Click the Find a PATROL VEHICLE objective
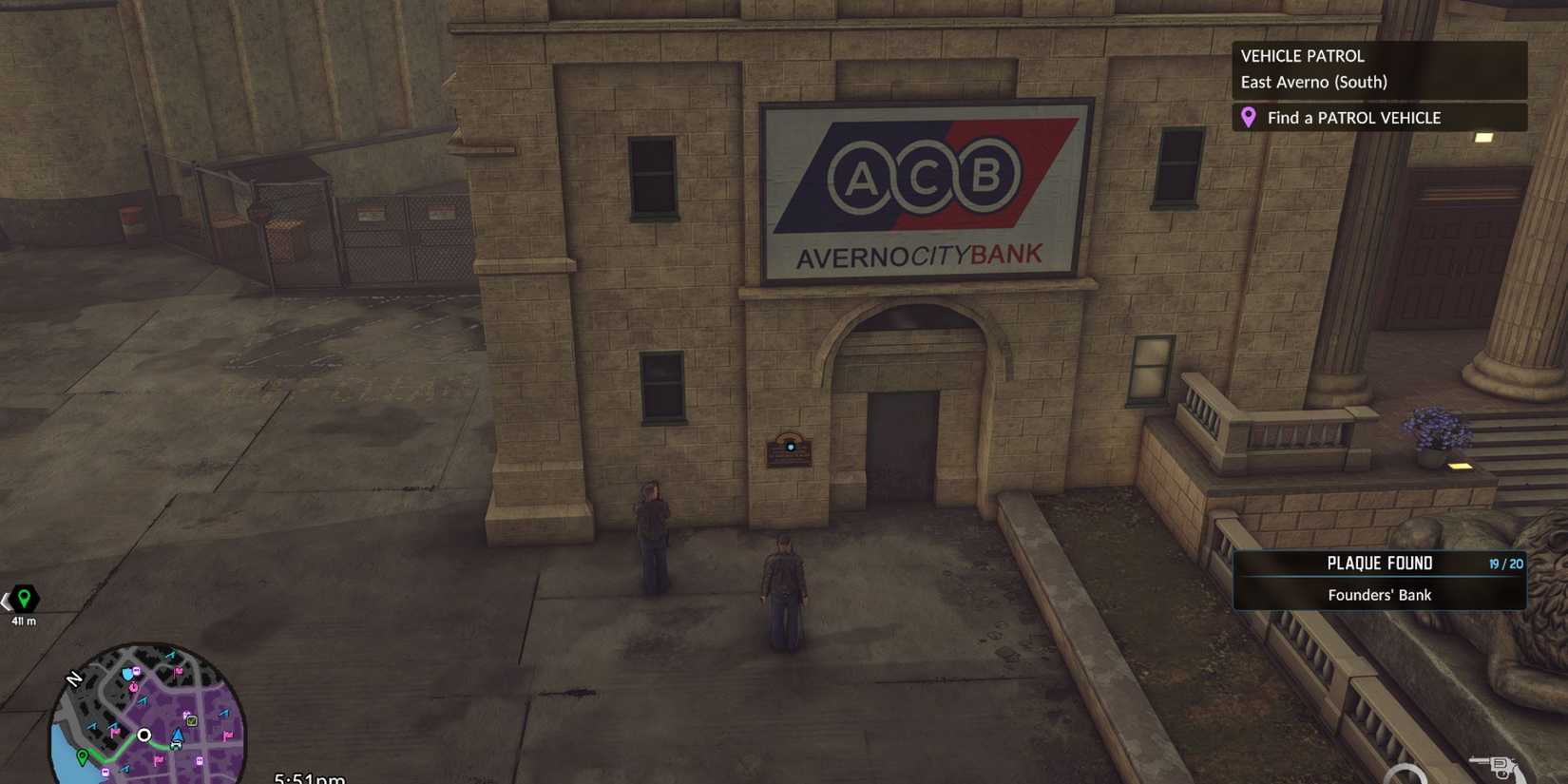Viewport: 1568px width, 784px height. (x=1353, y=118)
